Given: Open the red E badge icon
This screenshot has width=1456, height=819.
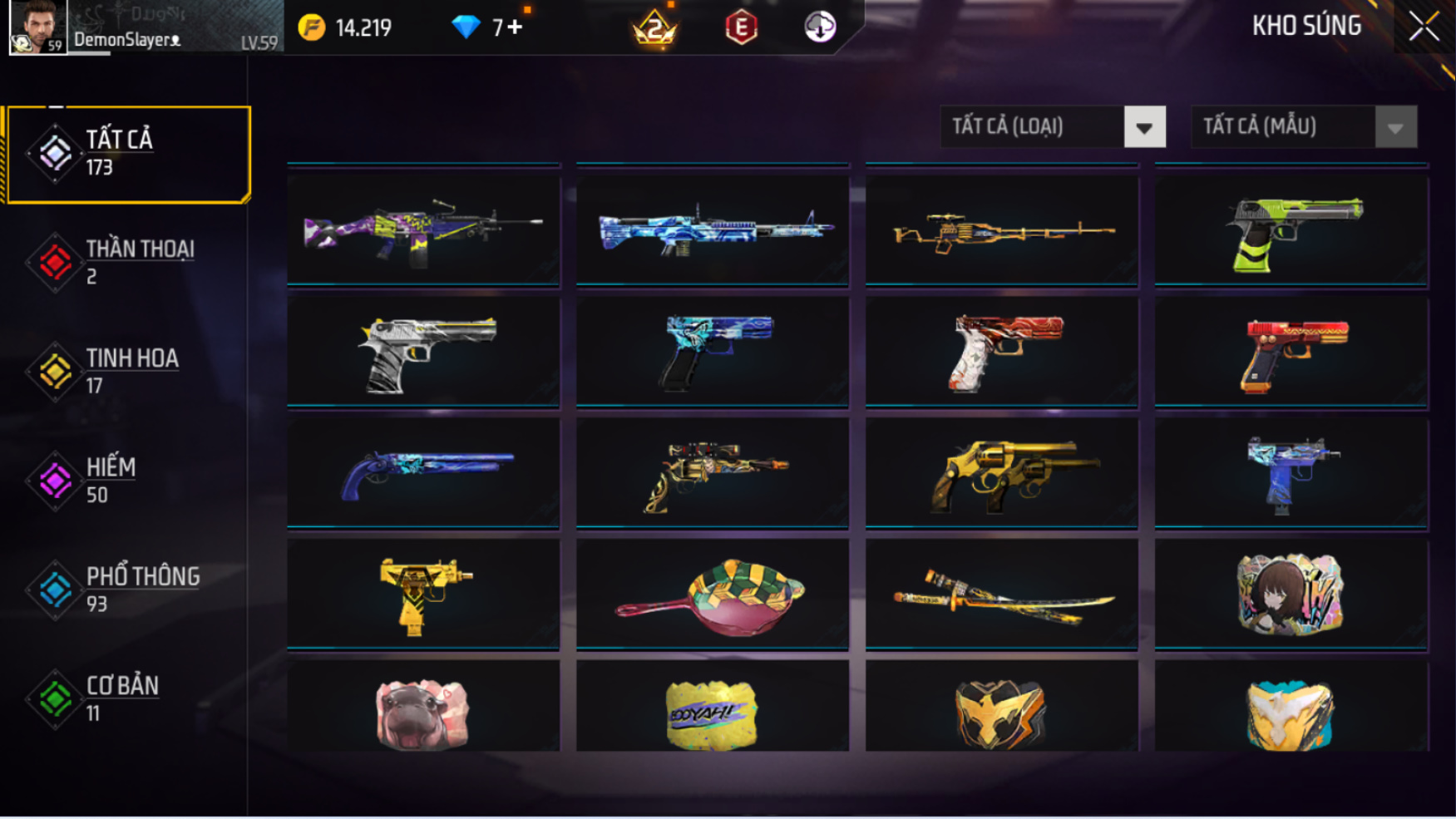Looking at the screenshot, I should (741, 27).
